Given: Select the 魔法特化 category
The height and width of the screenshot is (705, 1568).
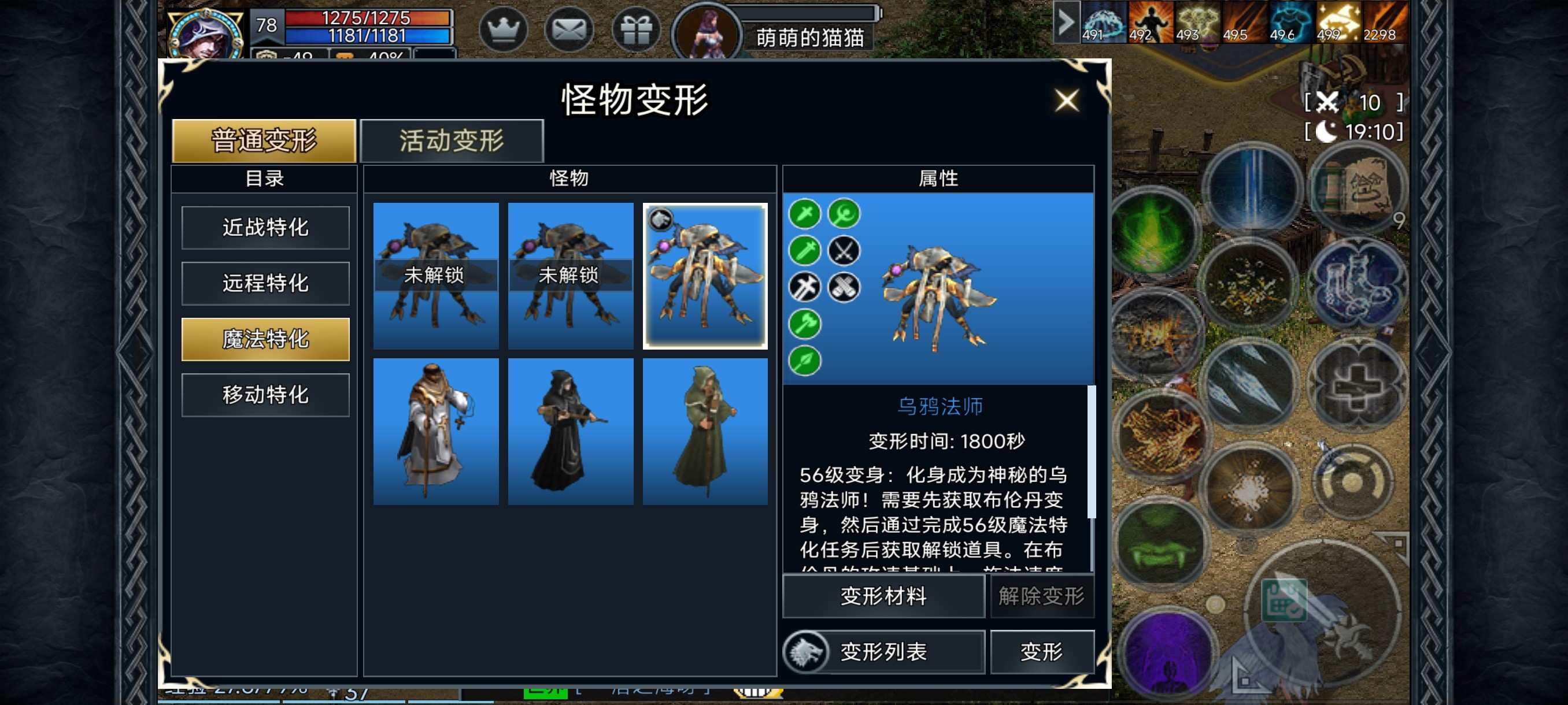Looking at the screenshot, I should pos(265,339).
